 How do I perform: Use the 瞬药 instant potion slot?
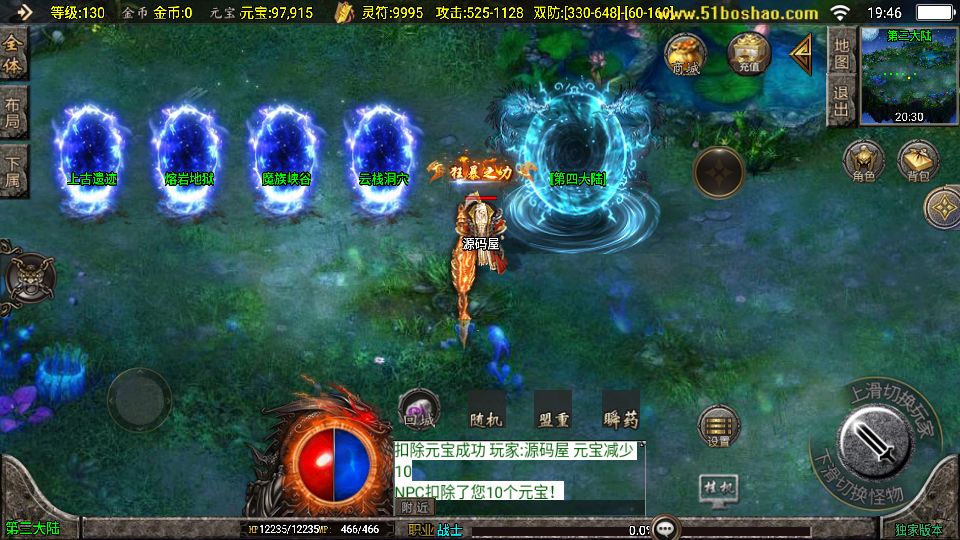point(620,410)
